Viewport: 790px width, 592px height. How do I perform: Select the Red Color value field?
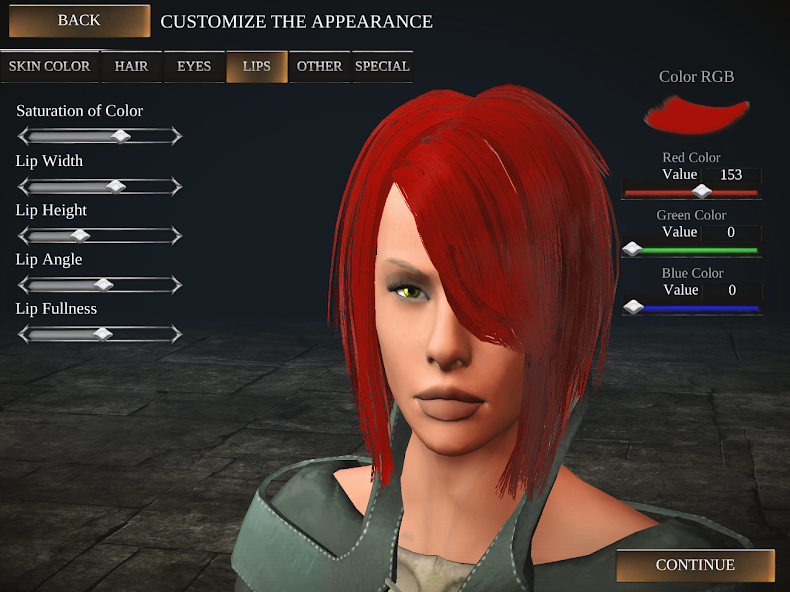coord(731,175)
